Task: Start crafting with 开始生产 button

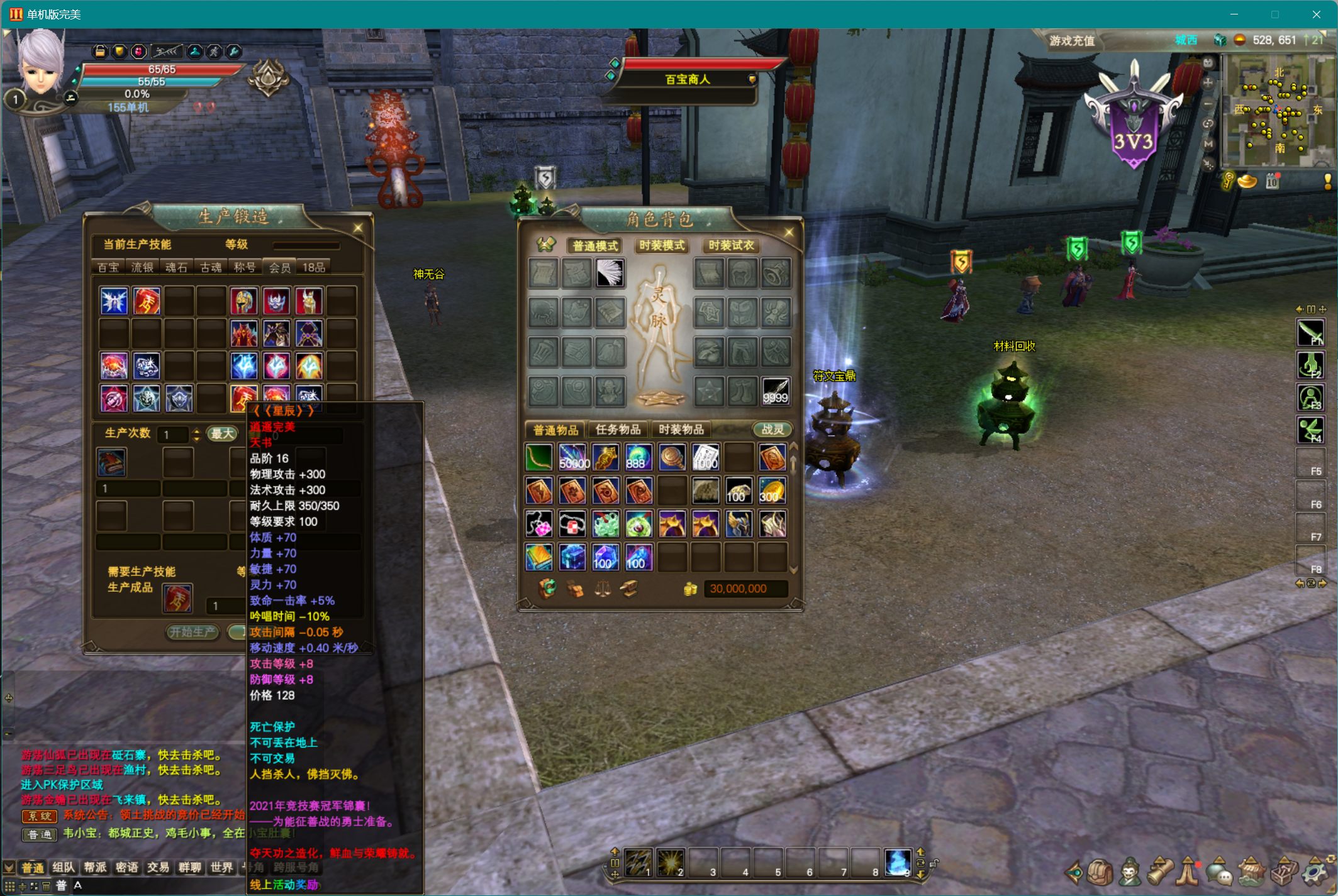Action: [192, 632]
